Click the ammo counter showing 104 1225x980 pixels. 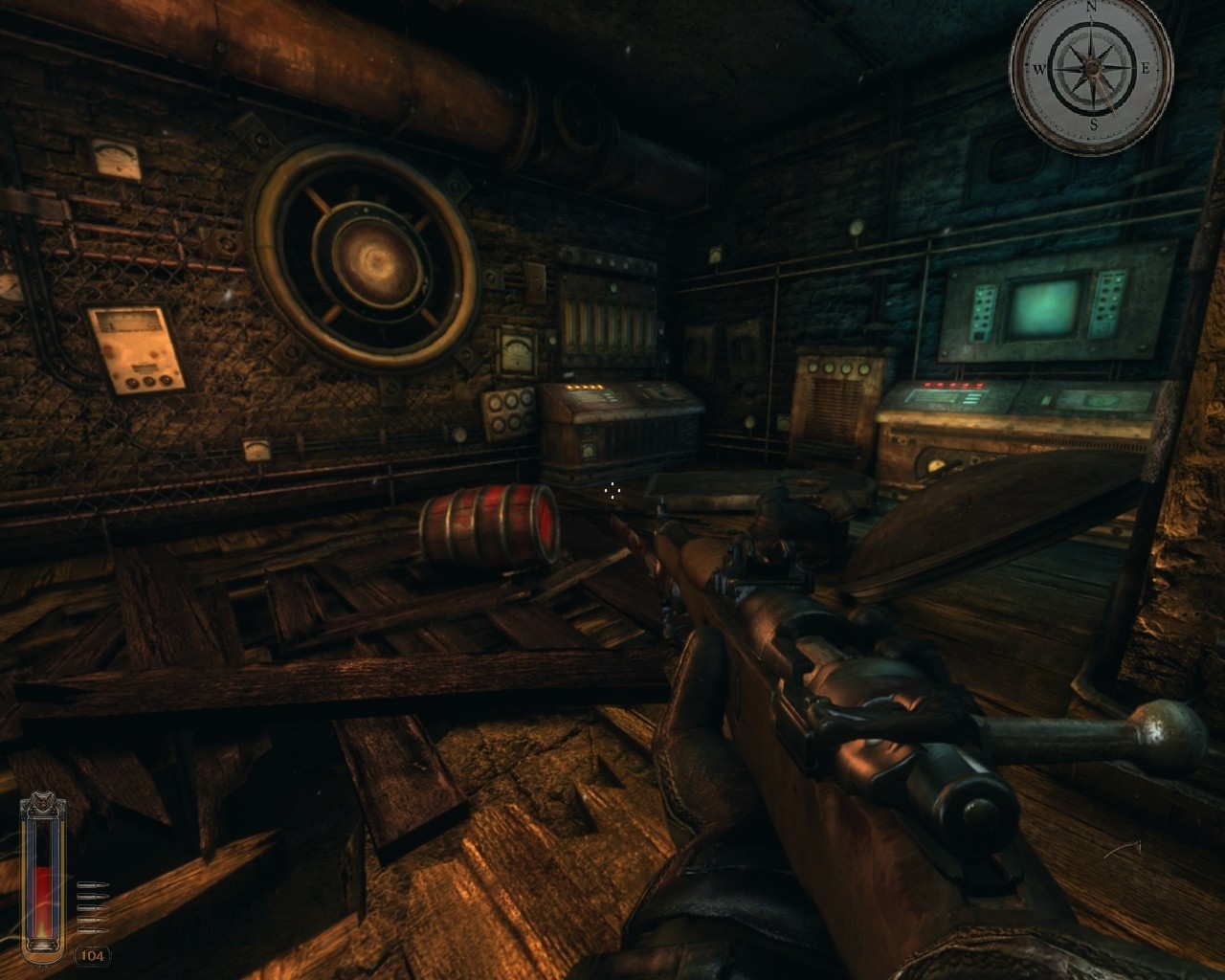point(92,953)
